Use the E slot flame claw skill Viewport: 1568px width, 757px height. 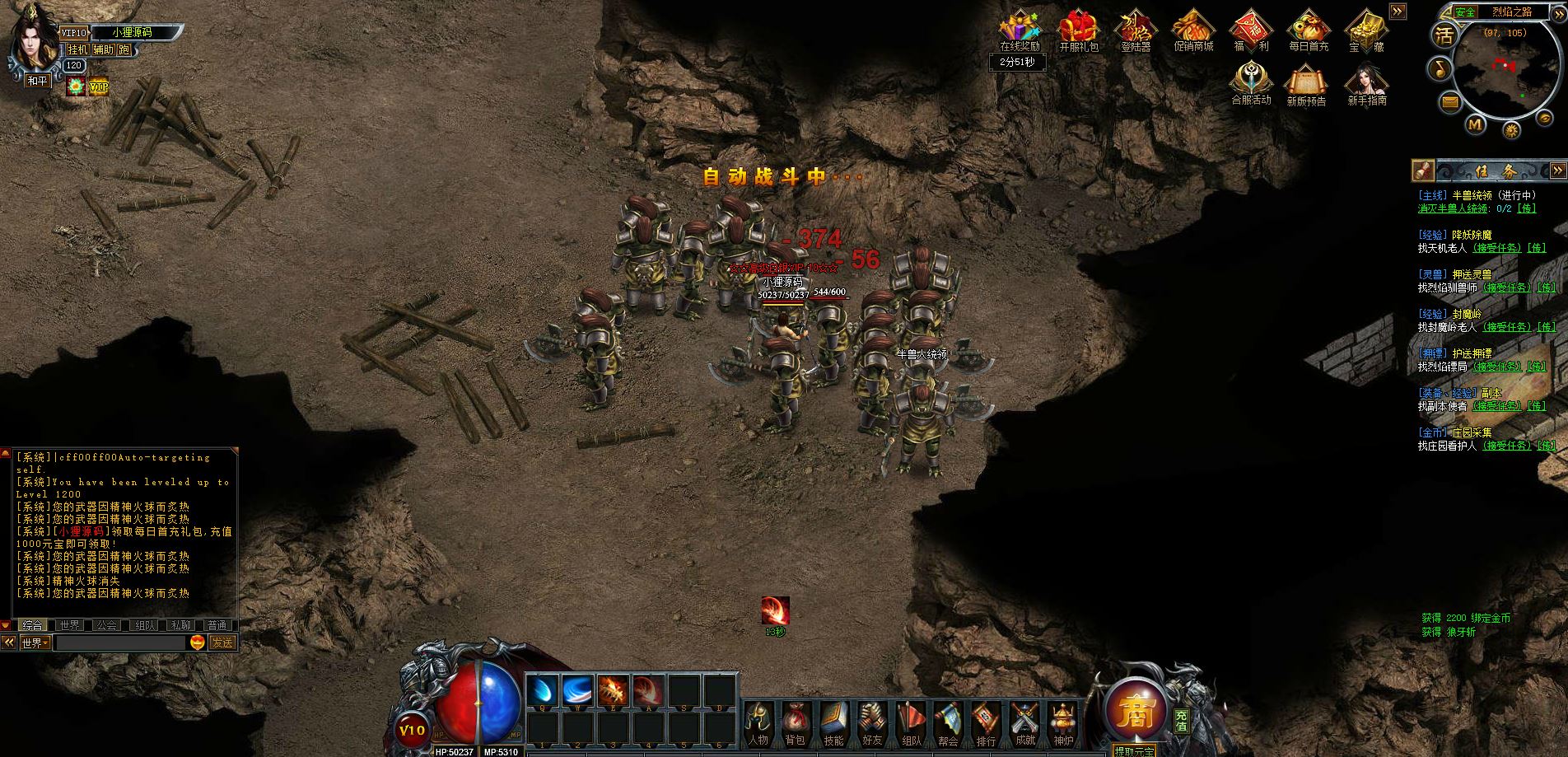(x=614, y=690)
